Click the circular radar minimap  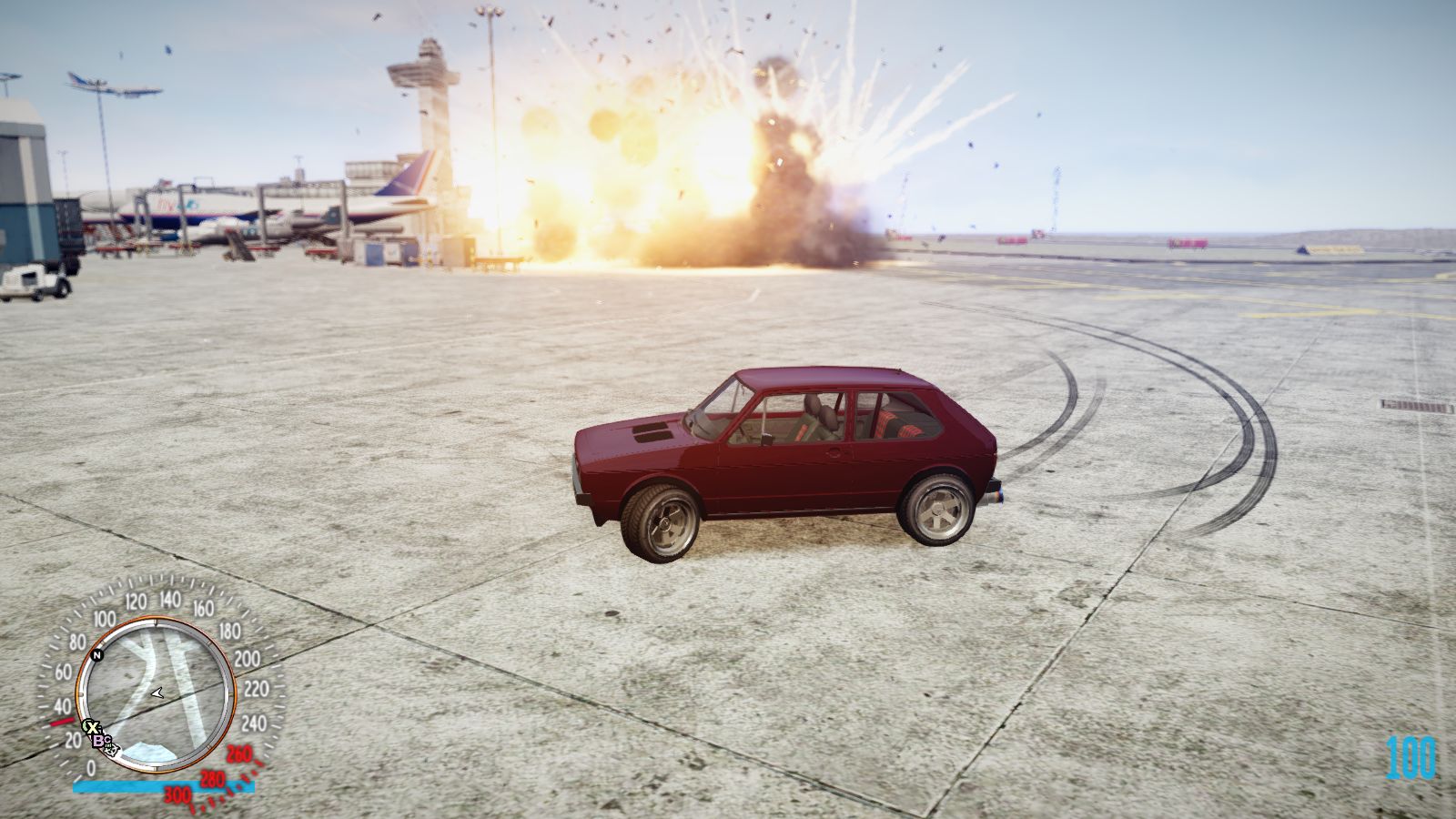coord(156,694)
